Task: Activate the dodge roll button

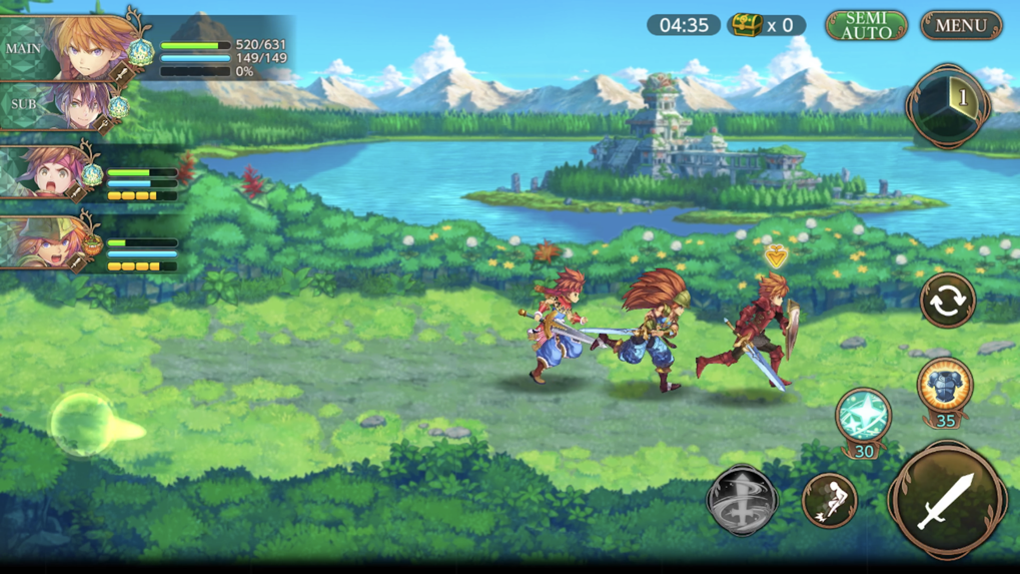Action: [829, 500]
